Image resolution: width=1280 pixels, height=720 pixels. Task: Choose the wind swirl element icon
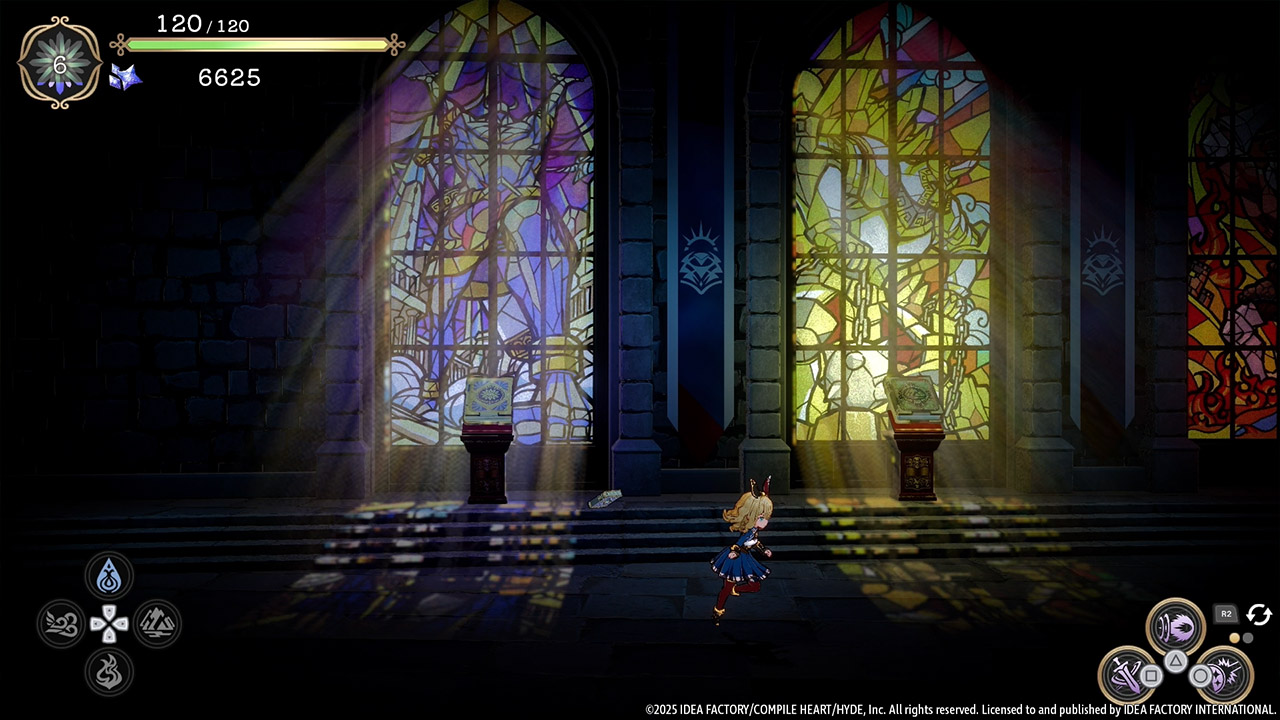[x=61, y=625]
